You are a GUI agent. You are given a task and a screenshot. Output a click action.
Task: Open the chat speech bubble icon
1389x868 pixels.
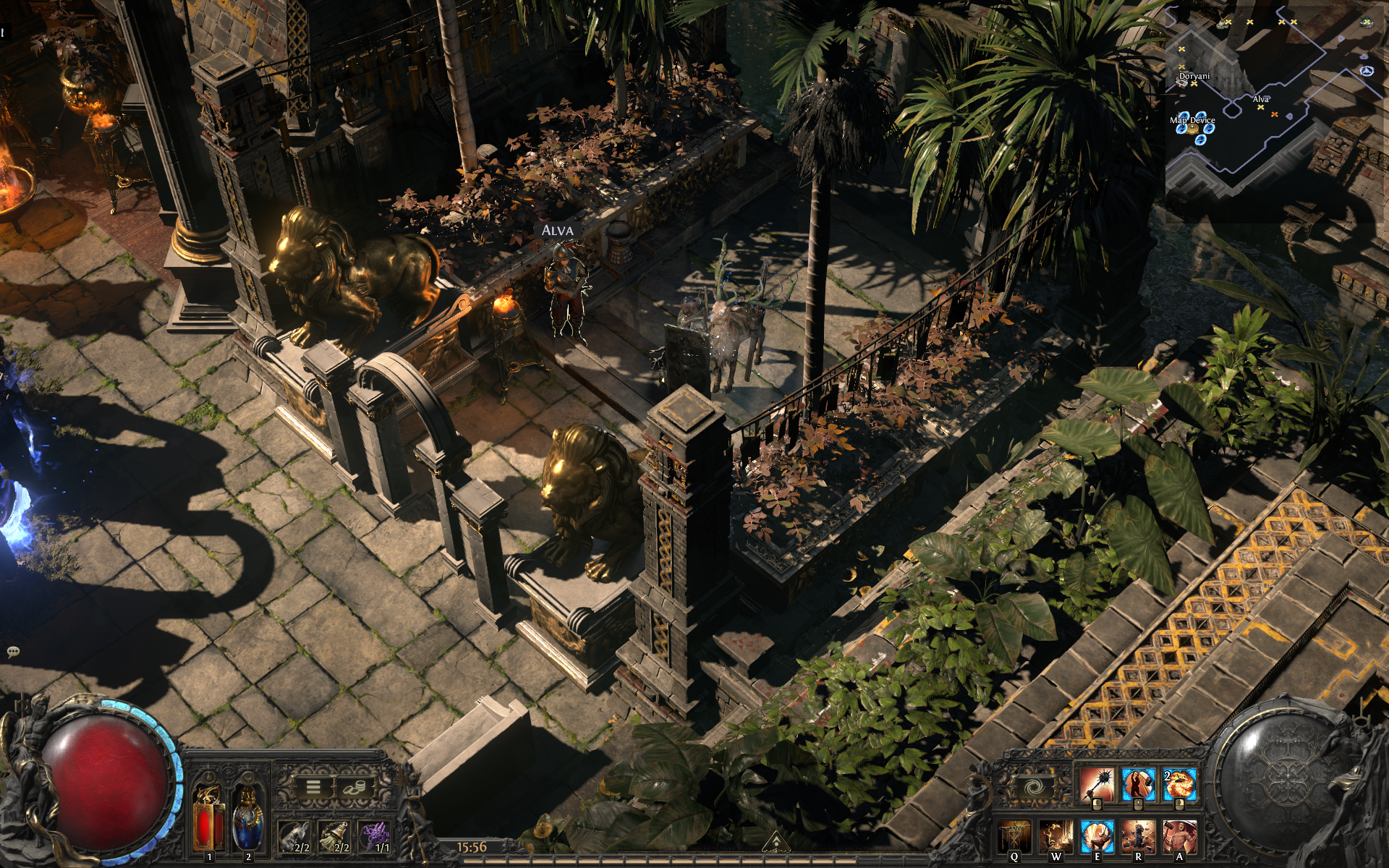pyautogui.click(x=12, y=652)
